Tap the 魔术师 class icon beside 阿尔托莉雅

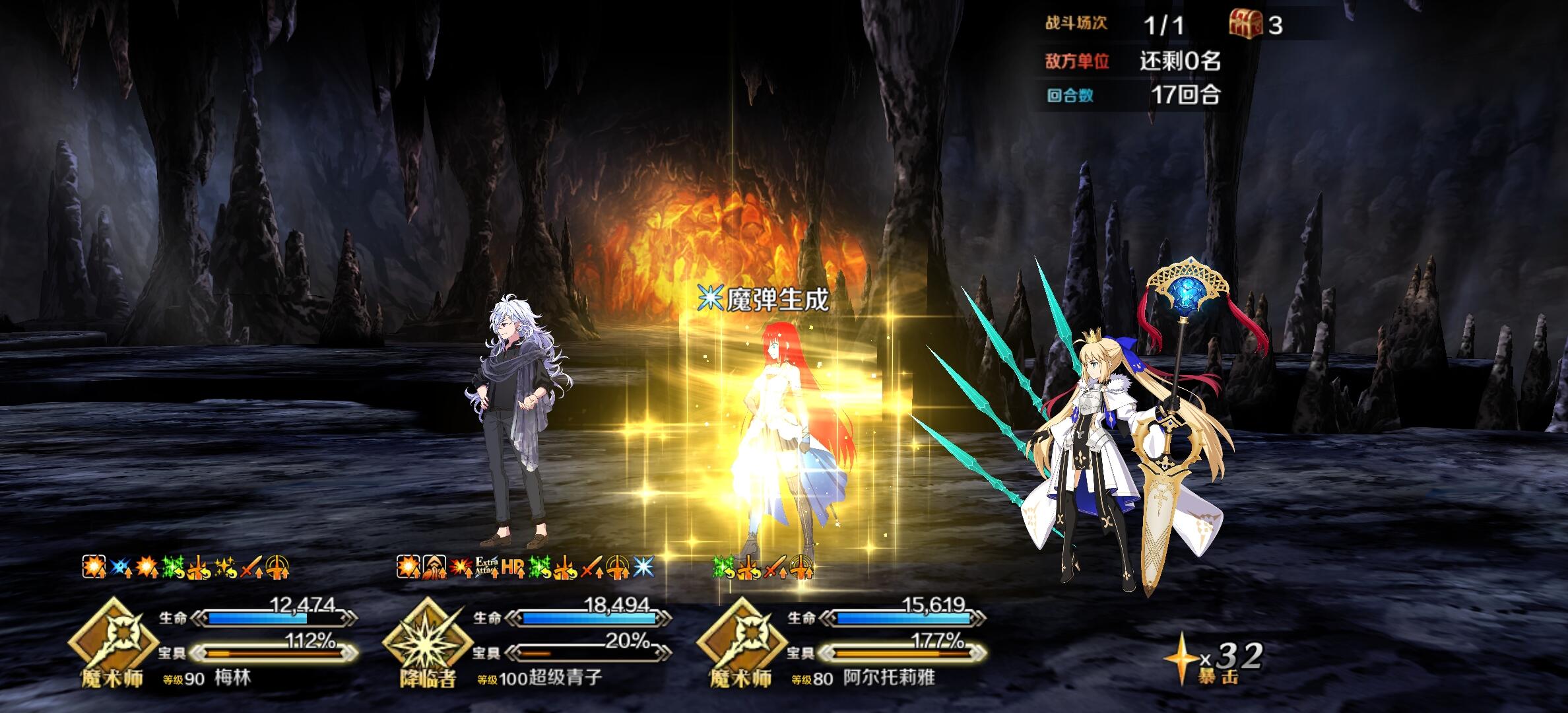click(x=740, y=639)
